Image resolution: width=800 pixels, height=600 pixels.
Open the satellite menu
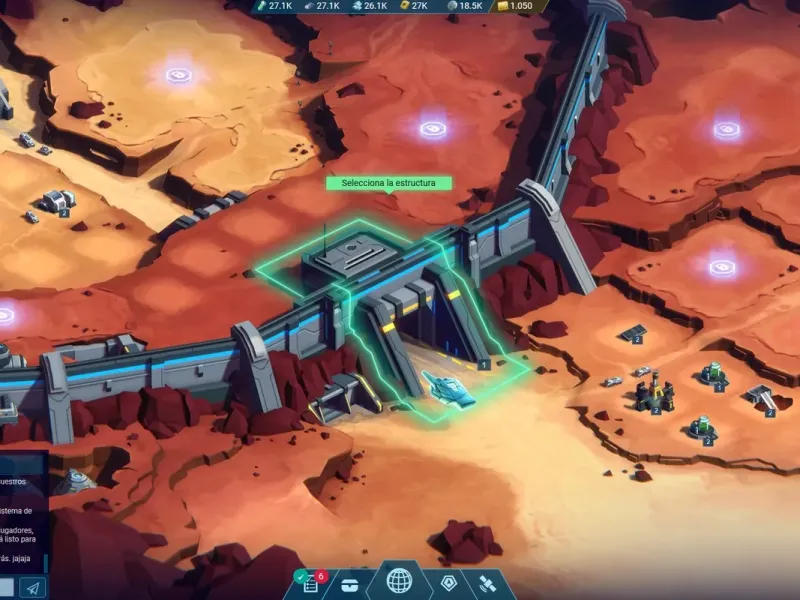coord(491,584)
